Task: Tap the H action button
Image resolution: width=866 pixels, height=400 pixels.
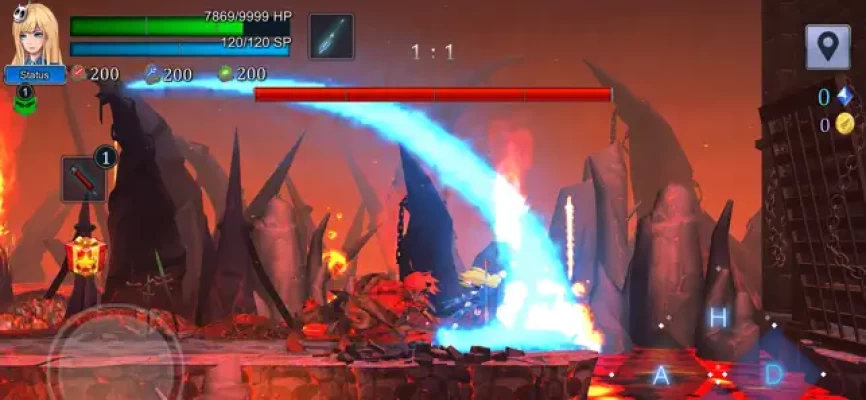Action: [x=717, y=318]
